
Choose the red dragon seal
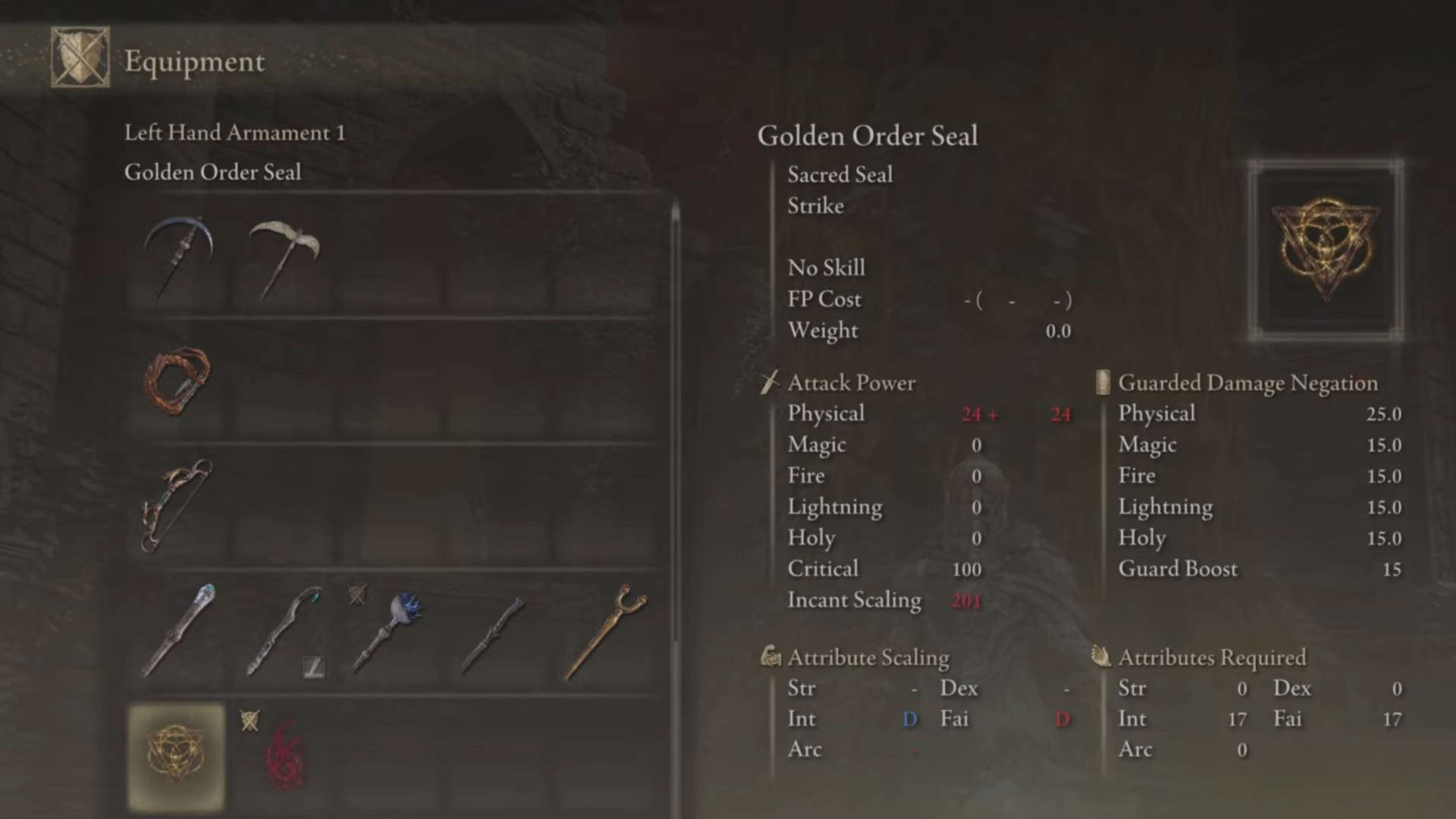(284, 755)
